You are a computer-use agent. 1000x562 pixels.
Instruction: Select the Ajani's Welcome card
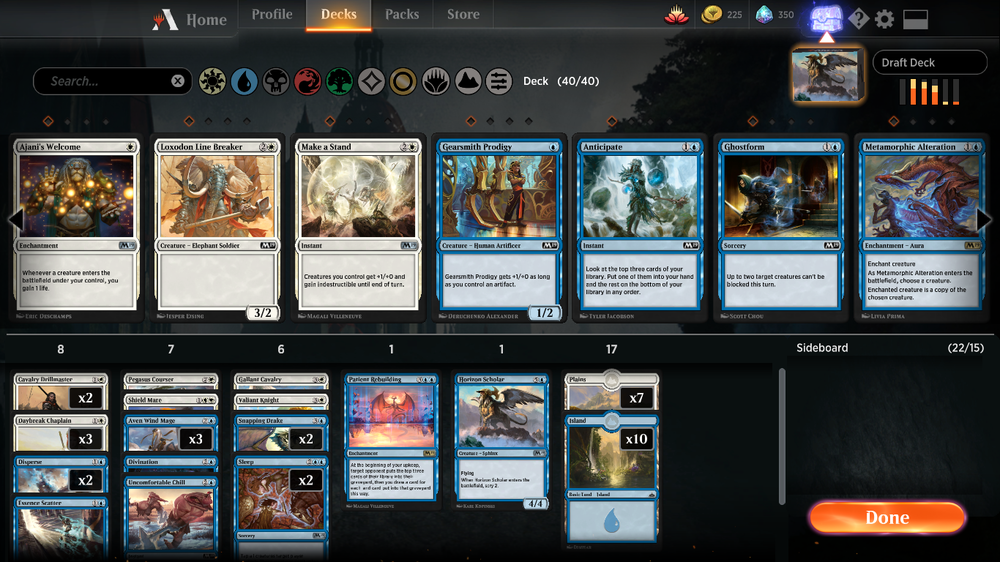[76, 229]
